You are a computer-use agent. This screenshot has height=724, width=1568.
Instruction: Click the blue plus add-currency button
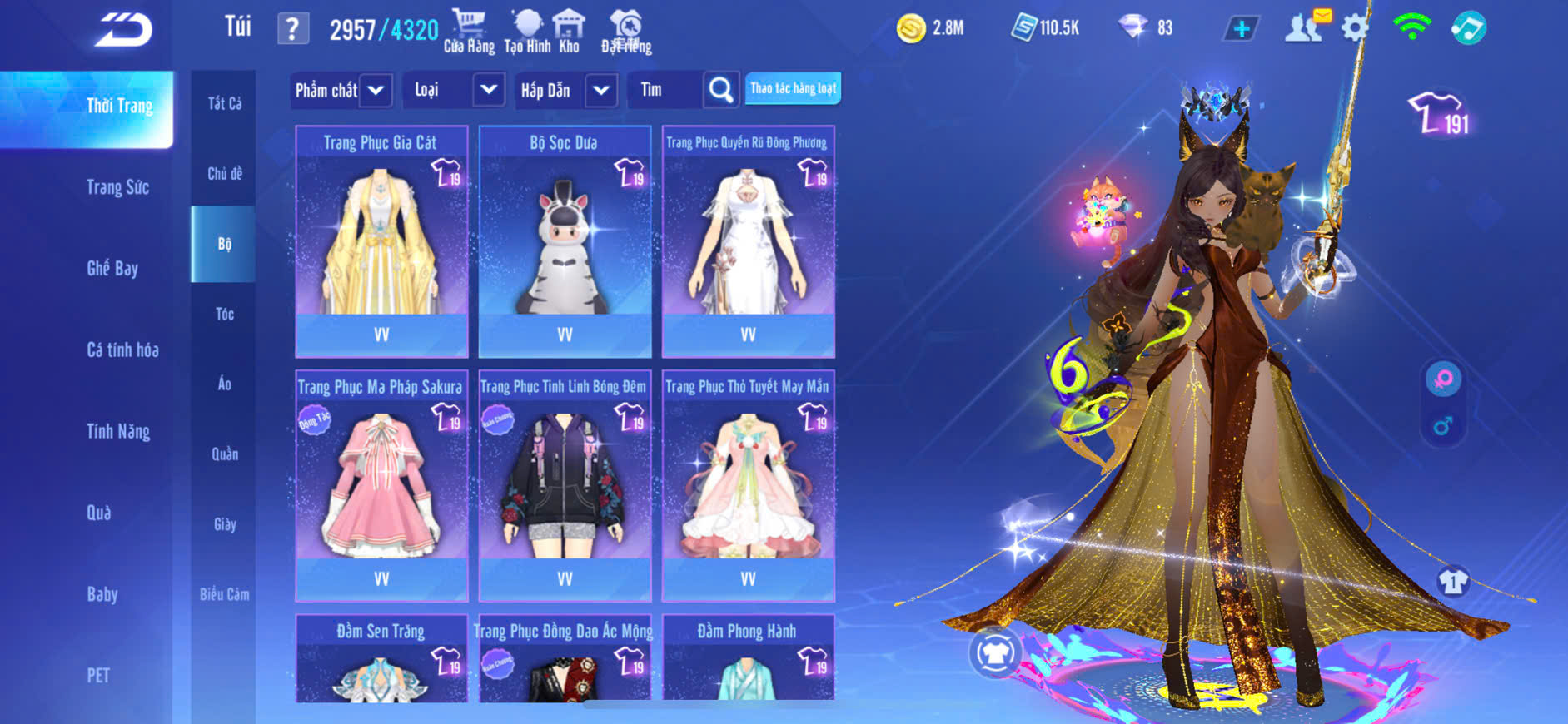pos(1241,28)
